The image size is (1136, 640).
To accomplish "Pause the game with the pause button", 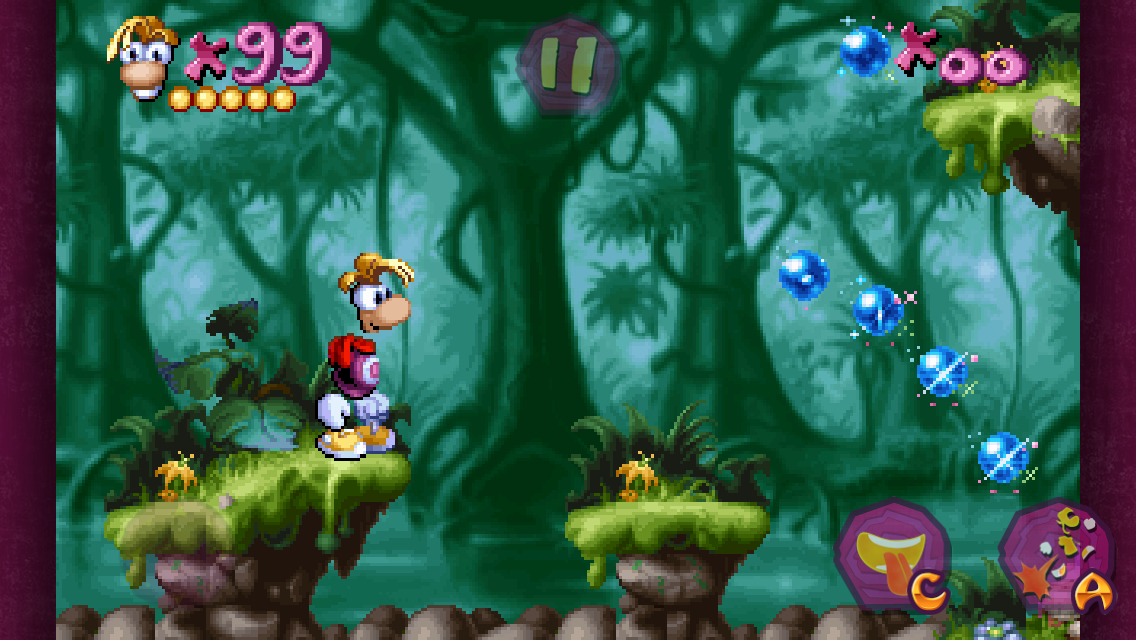I will (568, 65).
